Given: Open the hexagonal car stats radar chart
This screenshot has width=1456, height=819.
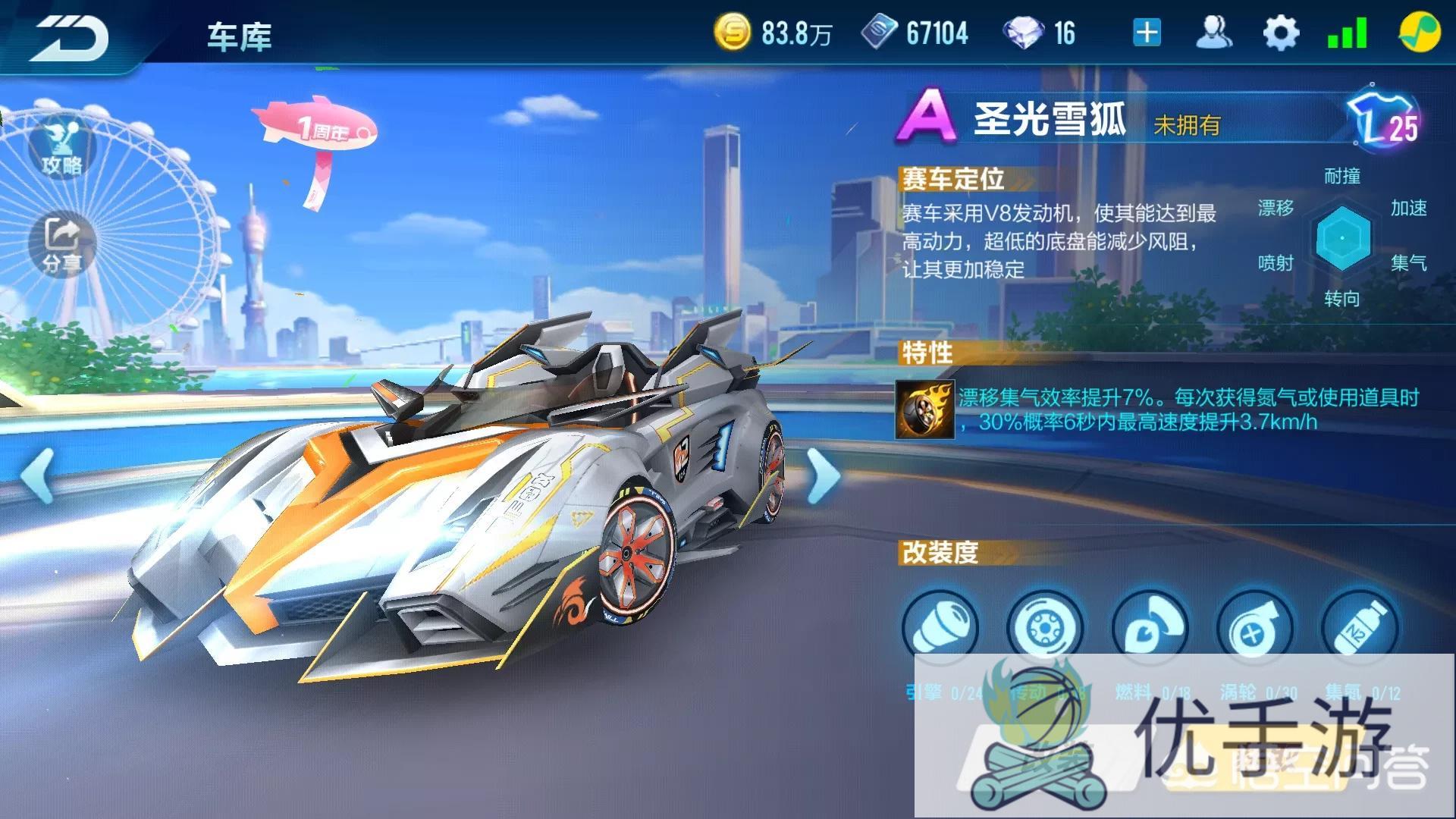Looking at the screenshot, I should [1342, 238].
